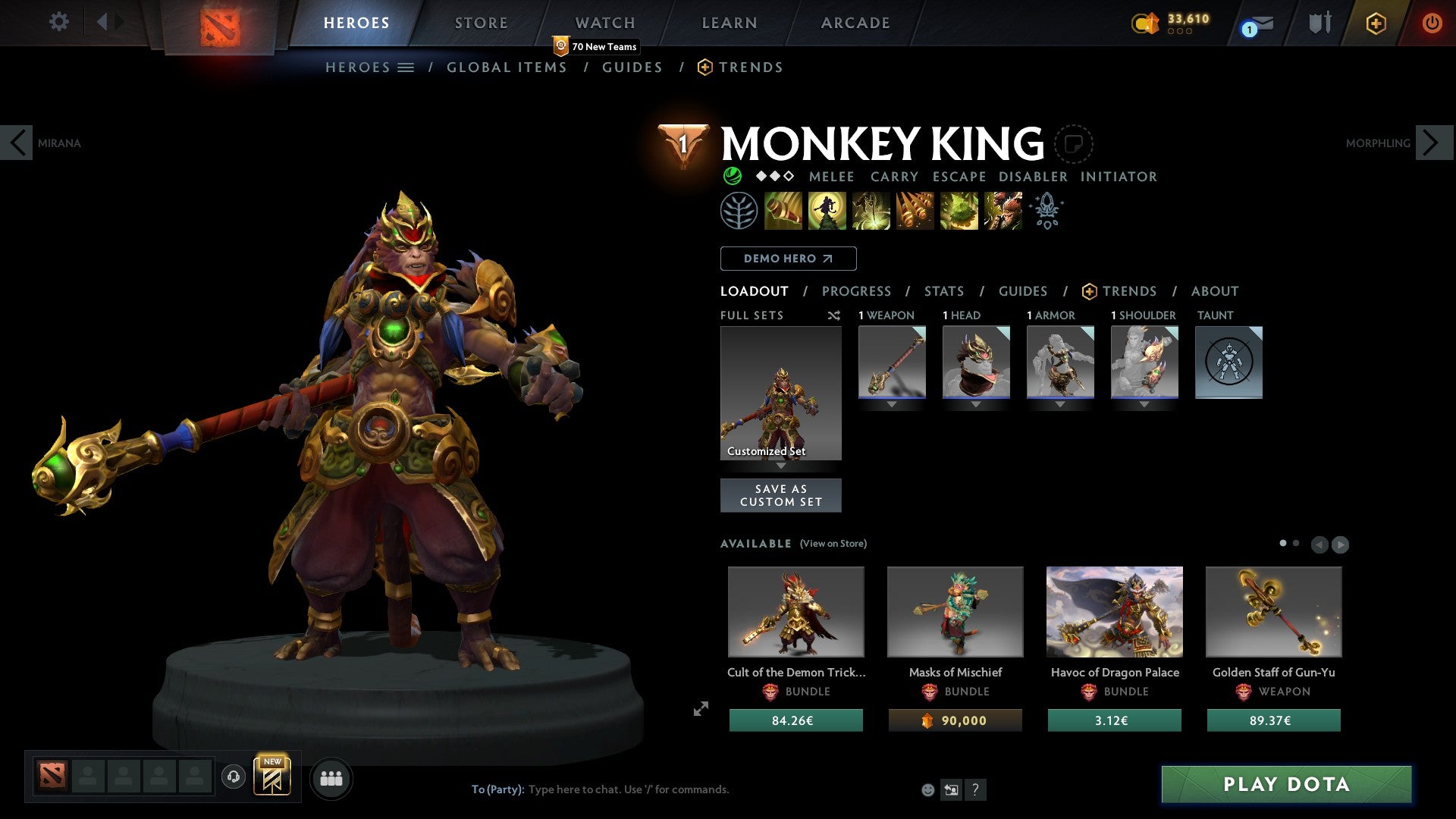Click the emoticon smiley icon near chat
Screen dimensions: 1456x819
coord(927,789)
